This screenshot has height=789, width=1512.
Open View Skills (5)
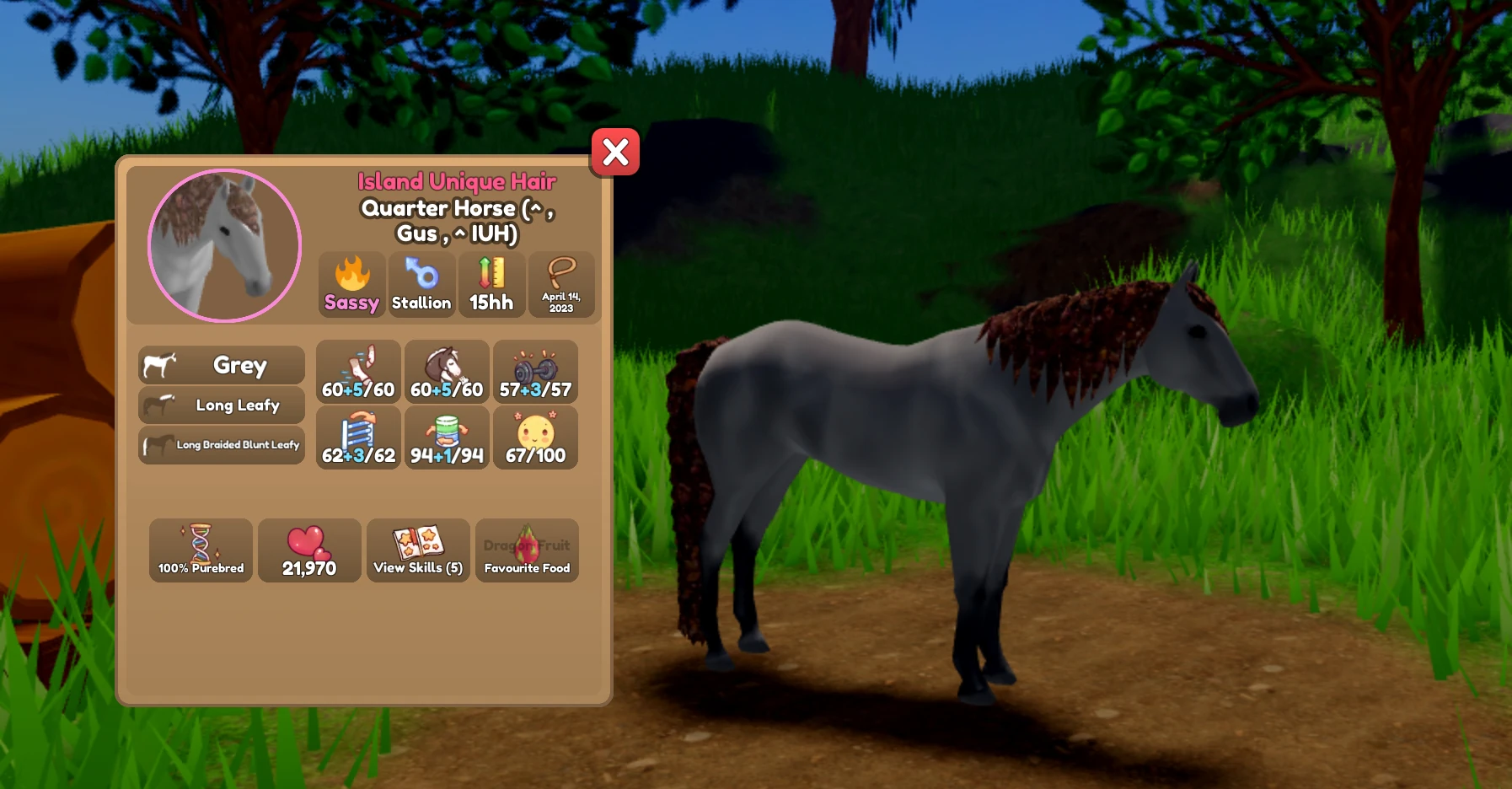point(419,550)
